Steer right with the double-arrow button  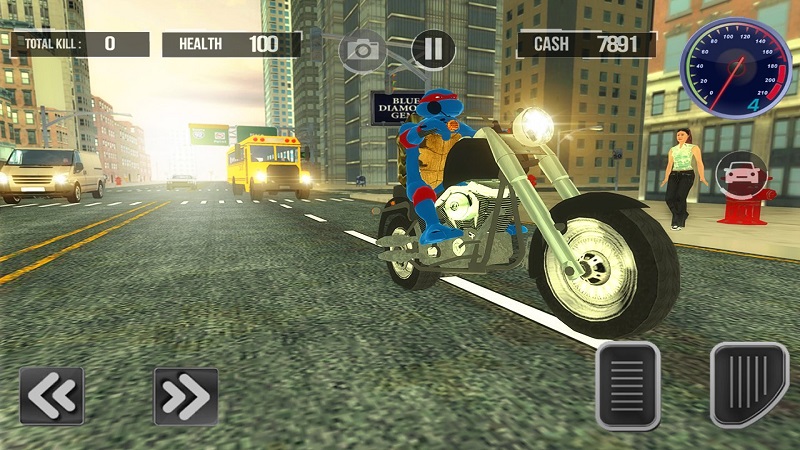(x=186, y=396)
